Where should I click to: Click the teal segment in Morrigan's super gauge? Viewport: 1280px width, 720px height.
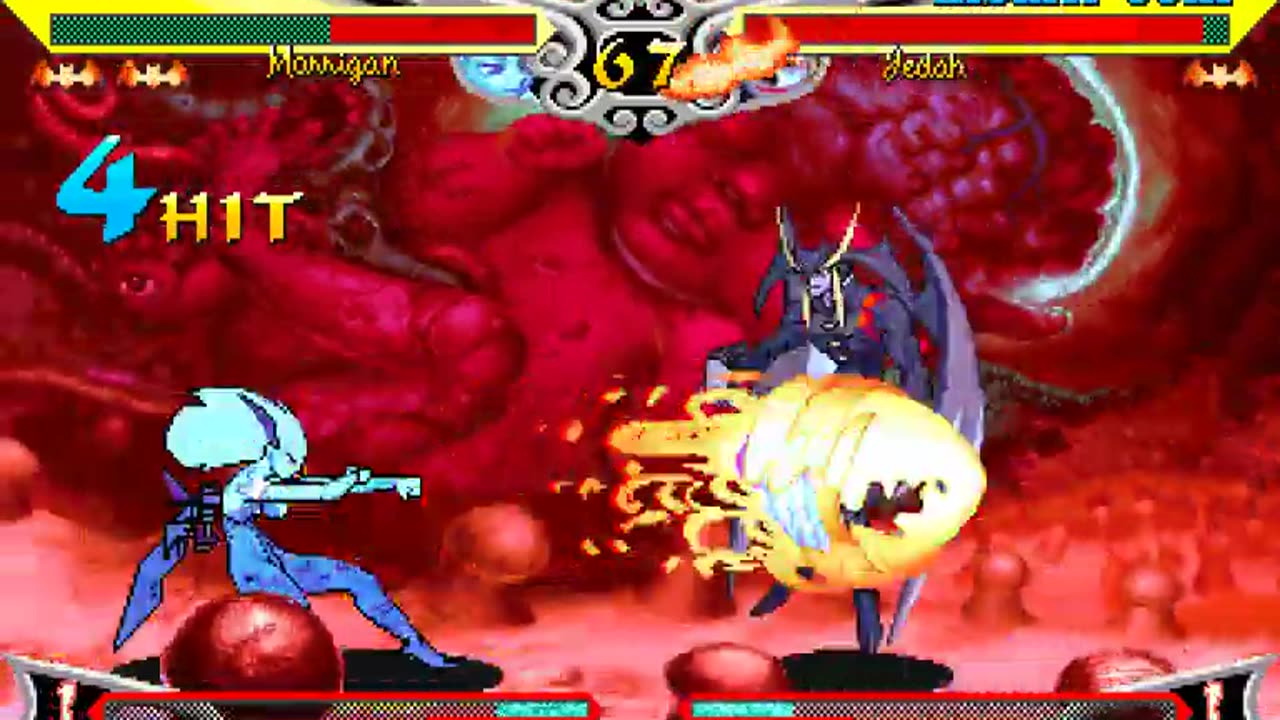pyautogui.click(x=545, y=706)
